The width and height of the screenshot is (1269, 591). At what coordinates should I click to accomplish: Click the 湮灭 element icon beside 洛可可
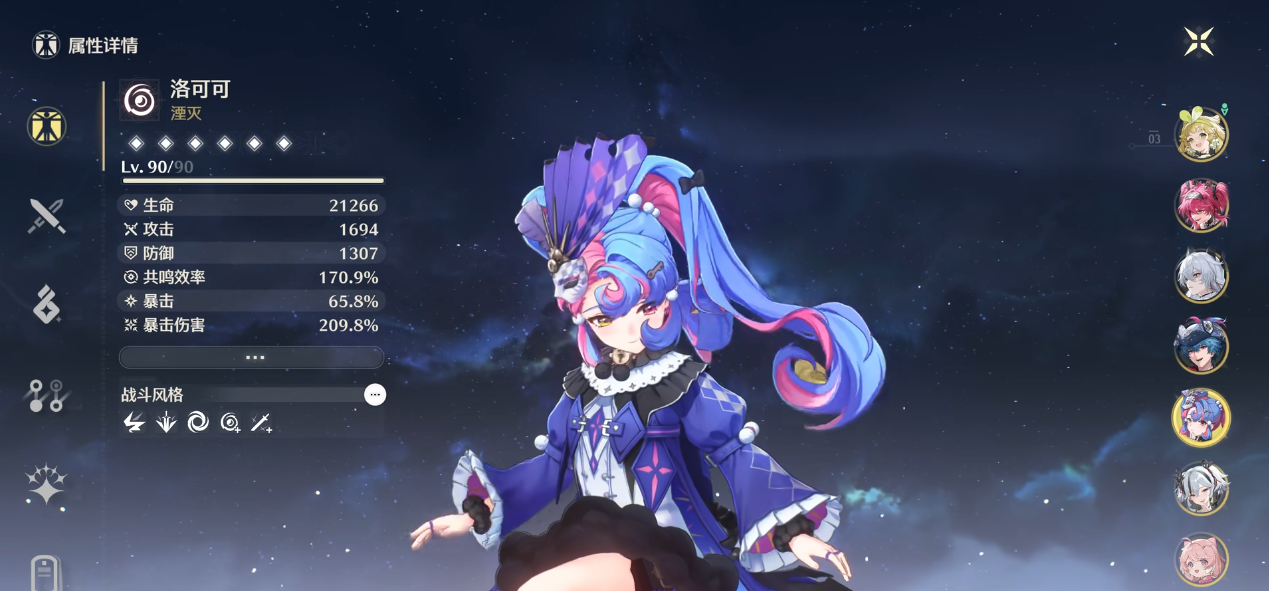[139, 100]
